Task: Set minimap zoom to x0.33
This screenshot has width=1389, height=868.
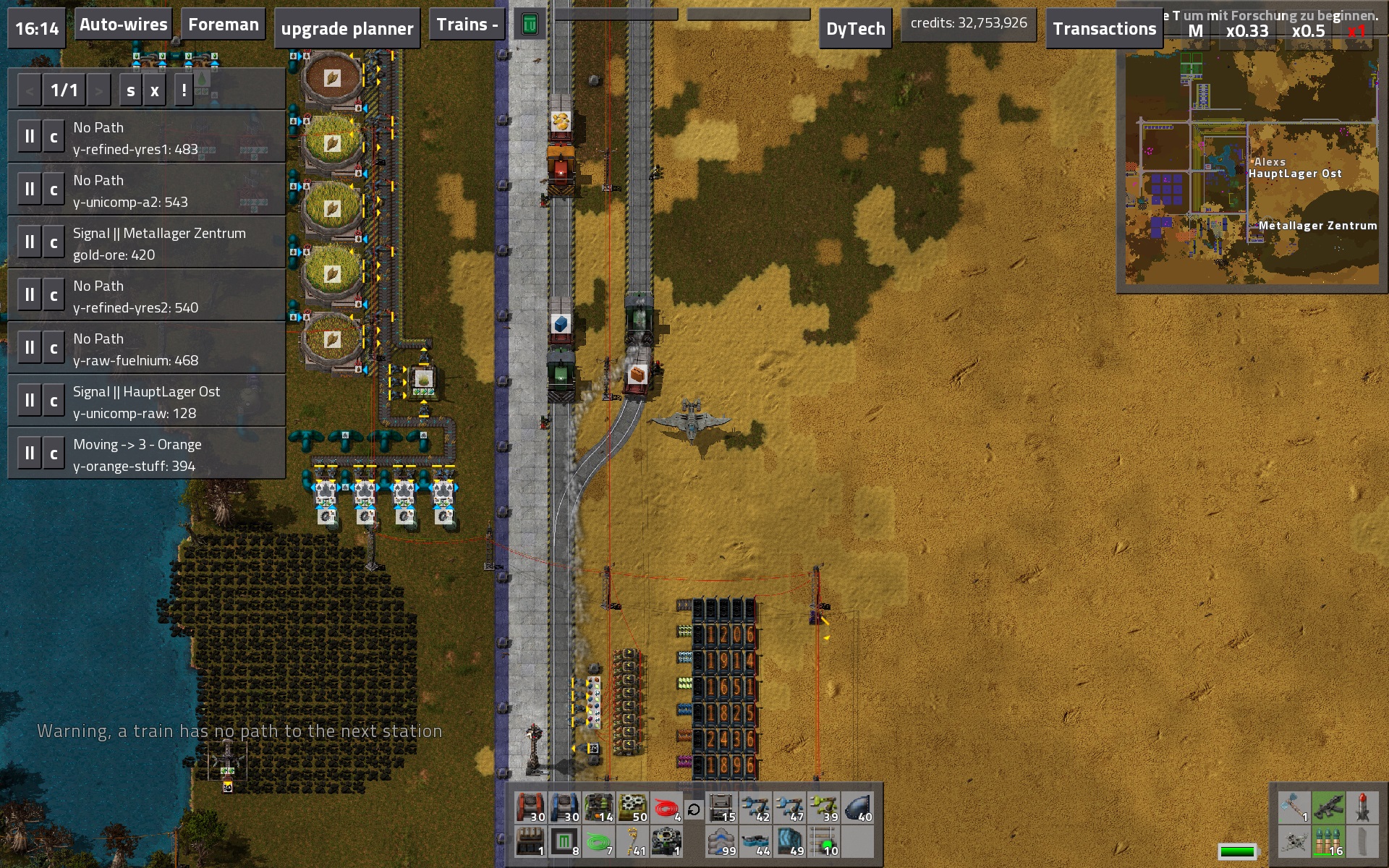Action: pos(1246,32)
